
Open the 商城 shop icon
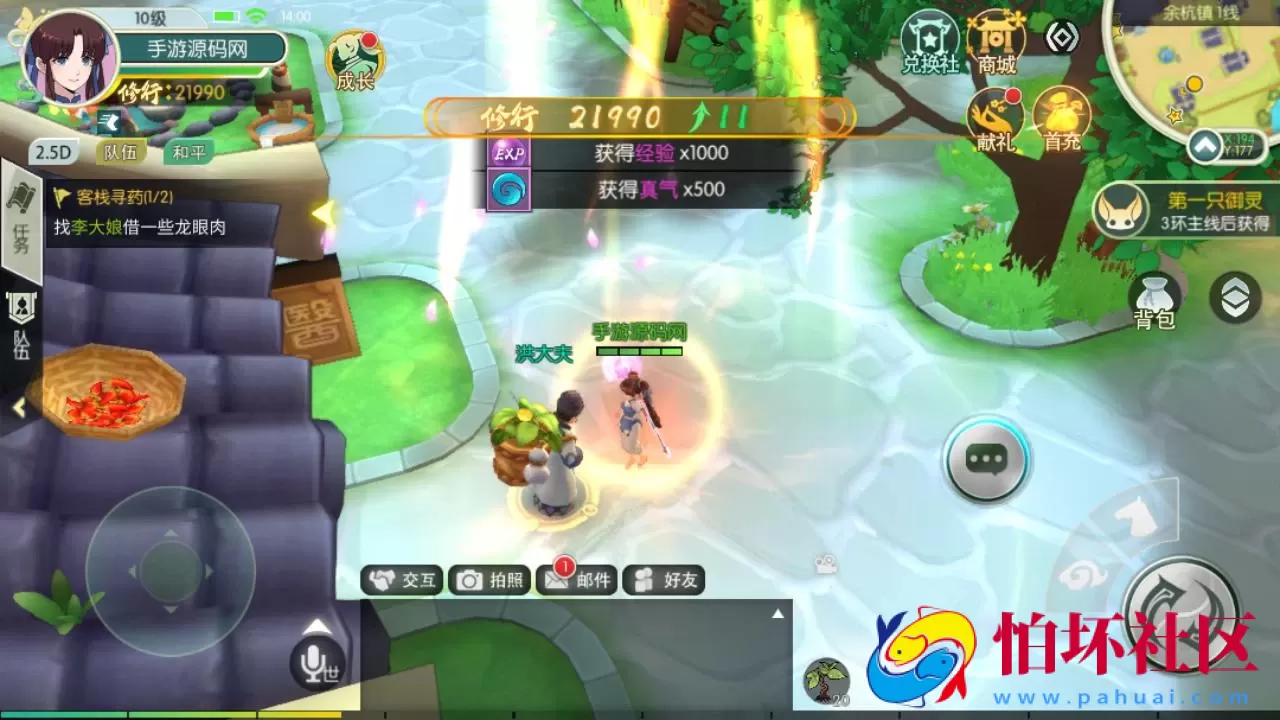[x=997, y=42]
